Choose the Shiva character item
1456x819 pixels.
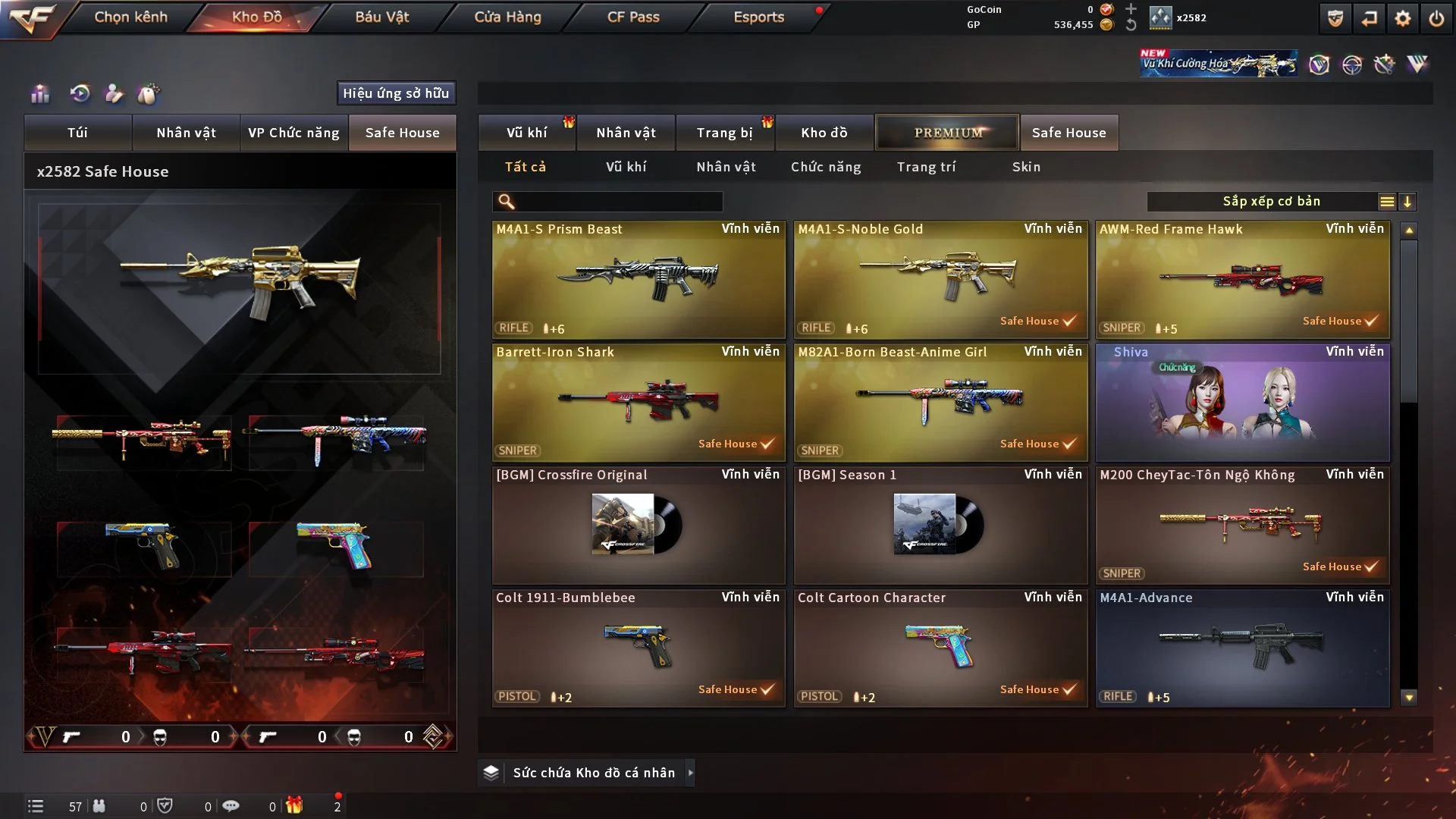pyautogui.click(x=1242, y=402)
